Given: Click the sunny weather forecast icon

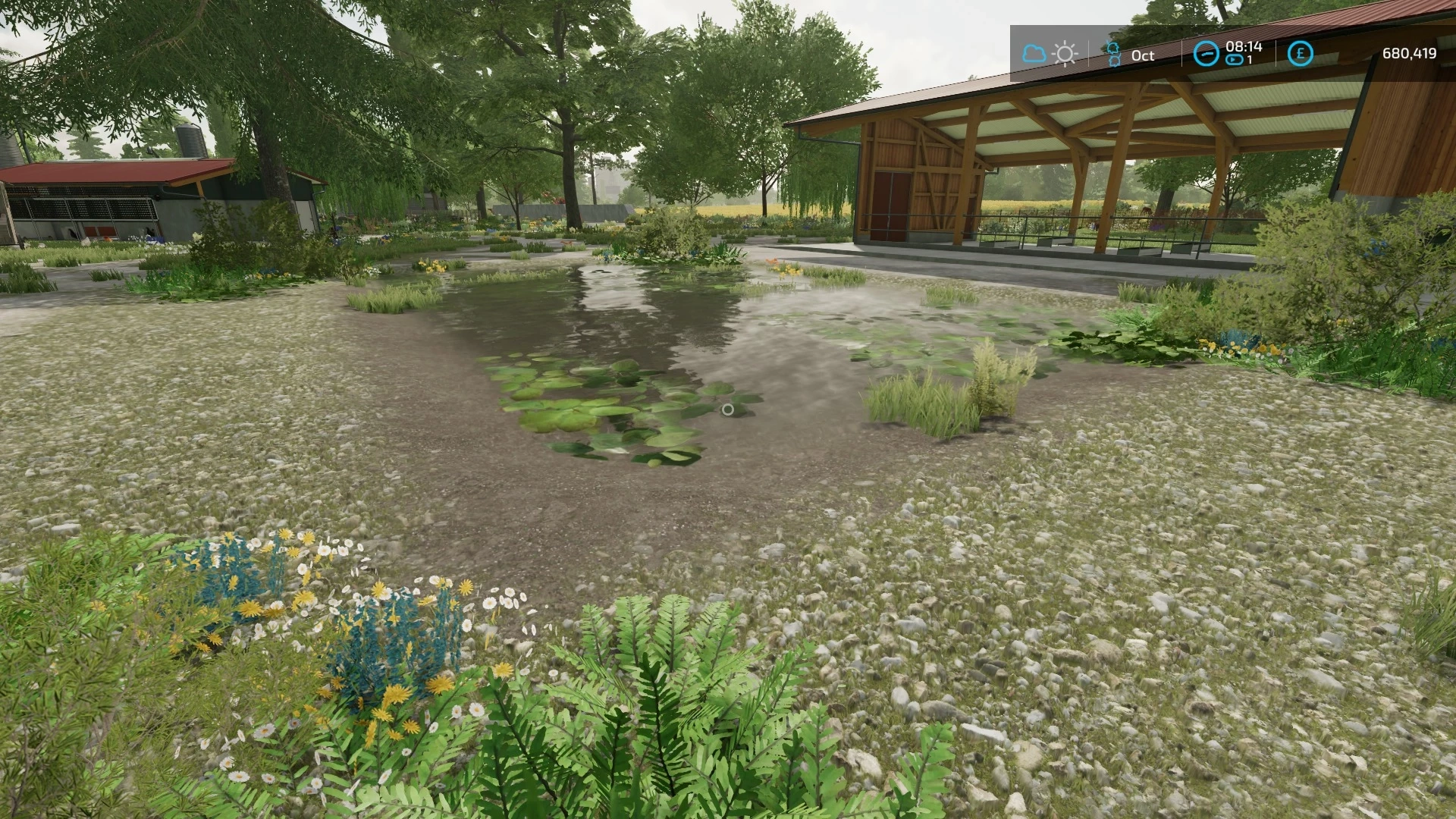Looking at the screenshot, I should [x=1065, y=53].
